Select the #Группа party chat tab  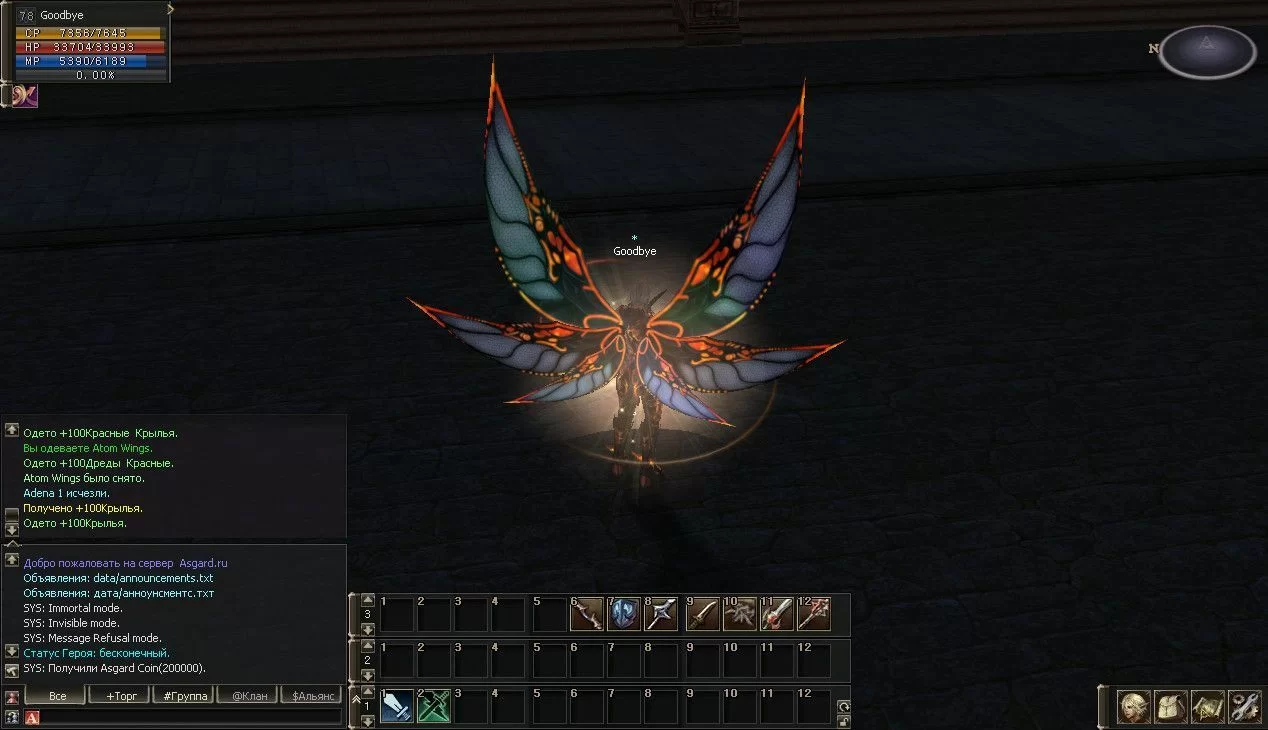click(182, 695)
